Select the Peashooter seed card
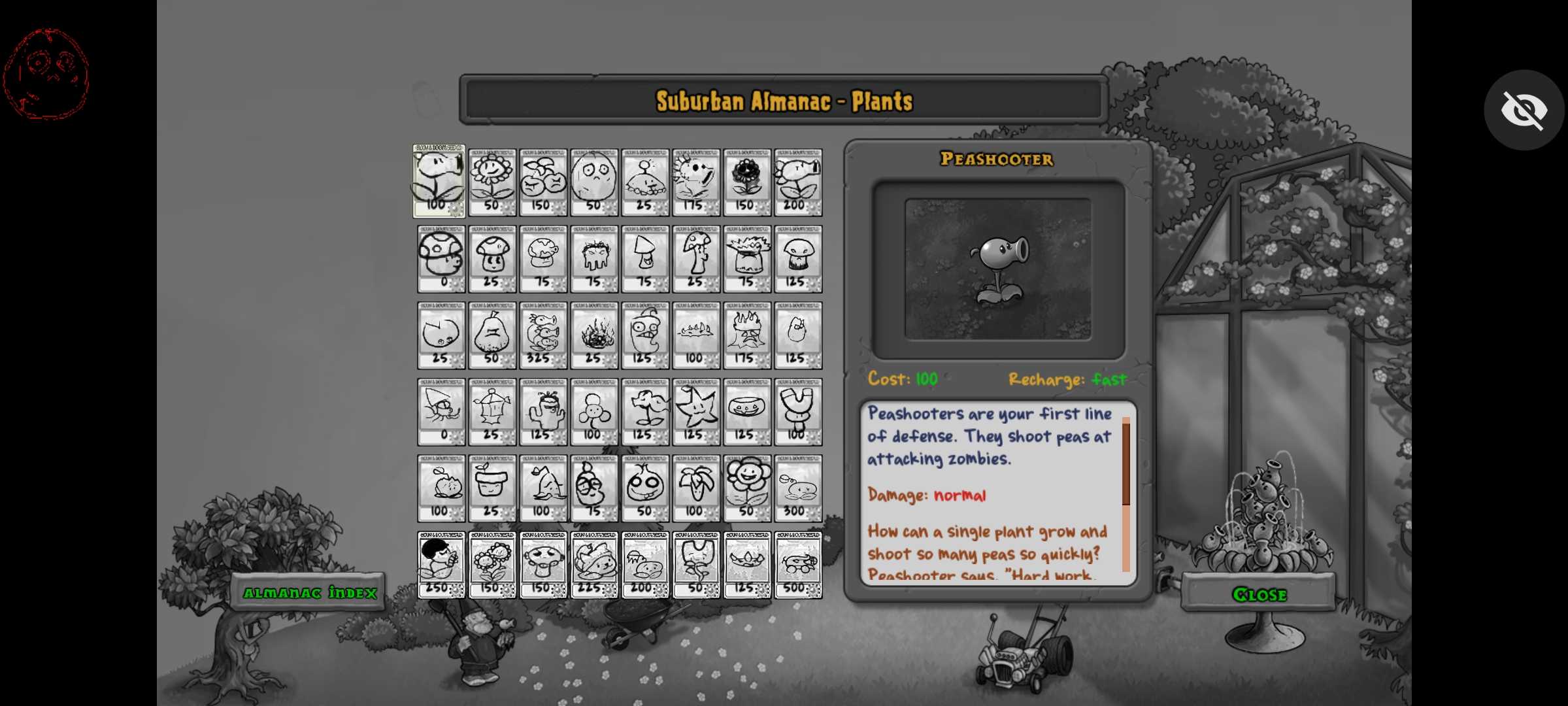This screenshot has width=1568, height=706. tap(439, 181)
